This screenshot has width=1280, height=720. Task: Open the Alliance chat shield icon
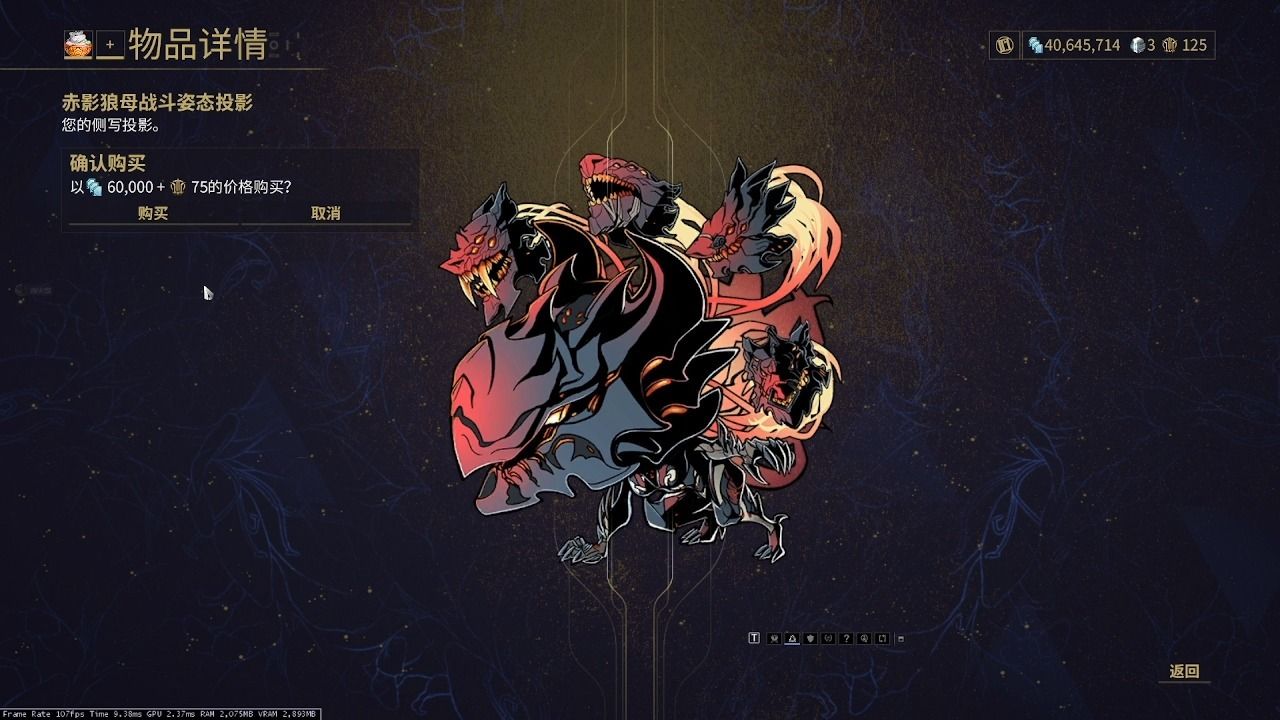(810, 640)
